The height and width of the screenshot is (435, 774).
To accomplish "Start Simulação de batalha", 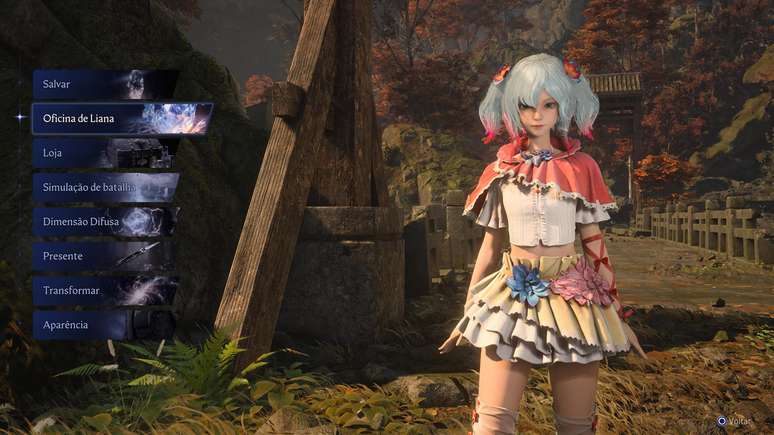I will tap(105, 187).
